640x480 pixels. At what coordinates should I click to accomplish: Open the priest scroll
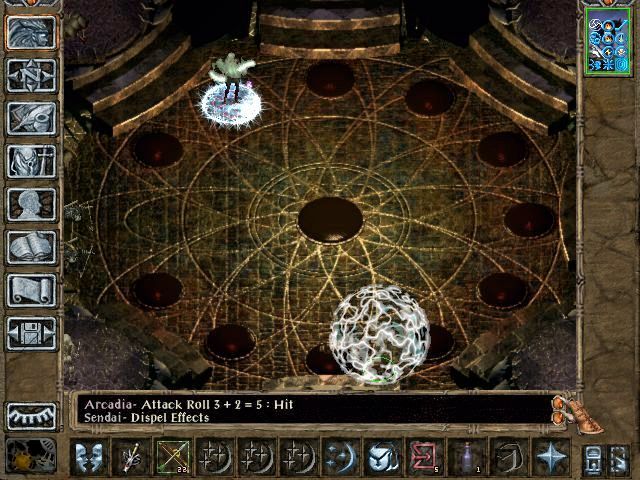tap(31, 290)
